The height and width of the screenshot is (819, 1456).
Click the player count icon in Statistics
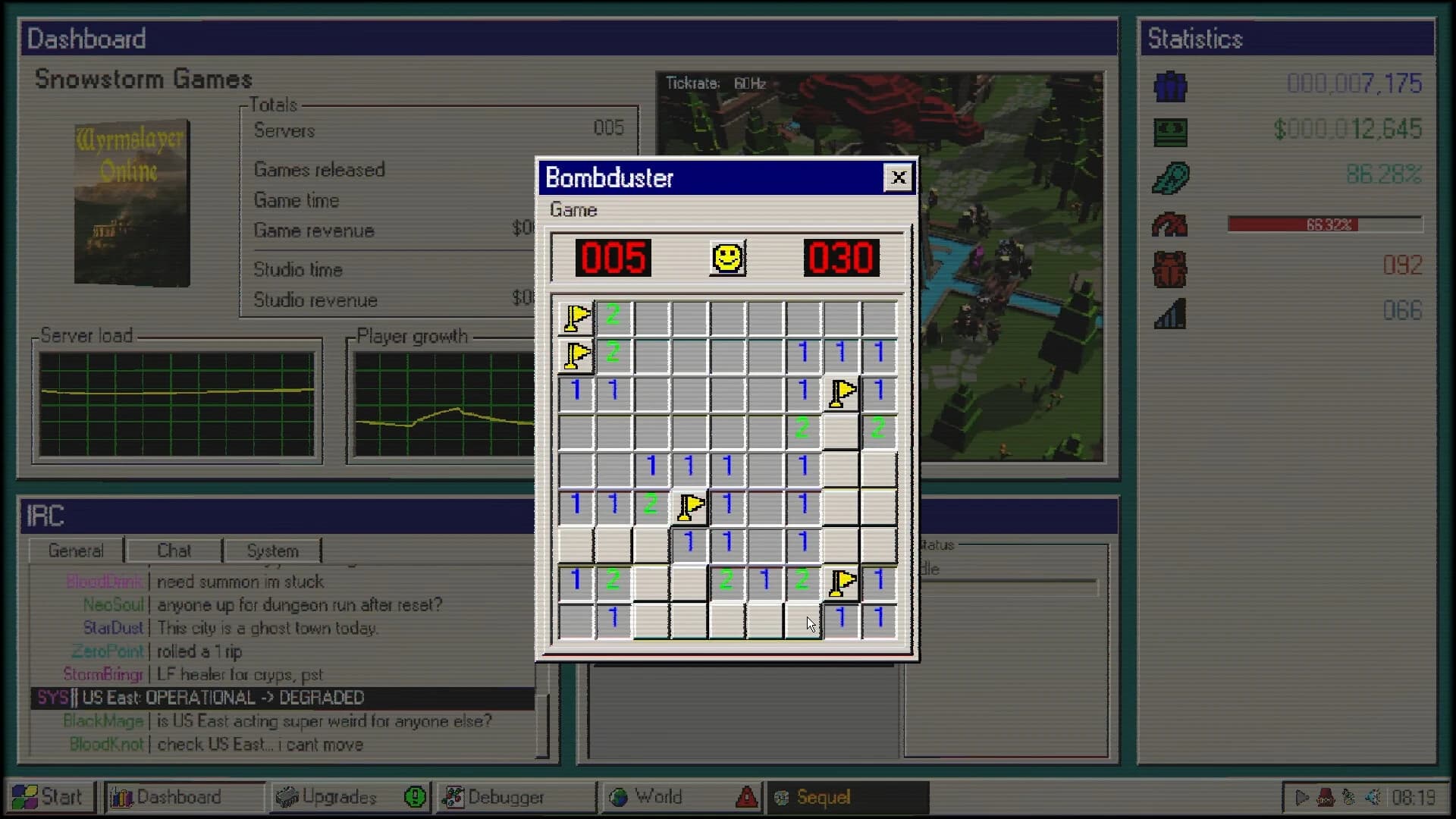[1169, 86]
